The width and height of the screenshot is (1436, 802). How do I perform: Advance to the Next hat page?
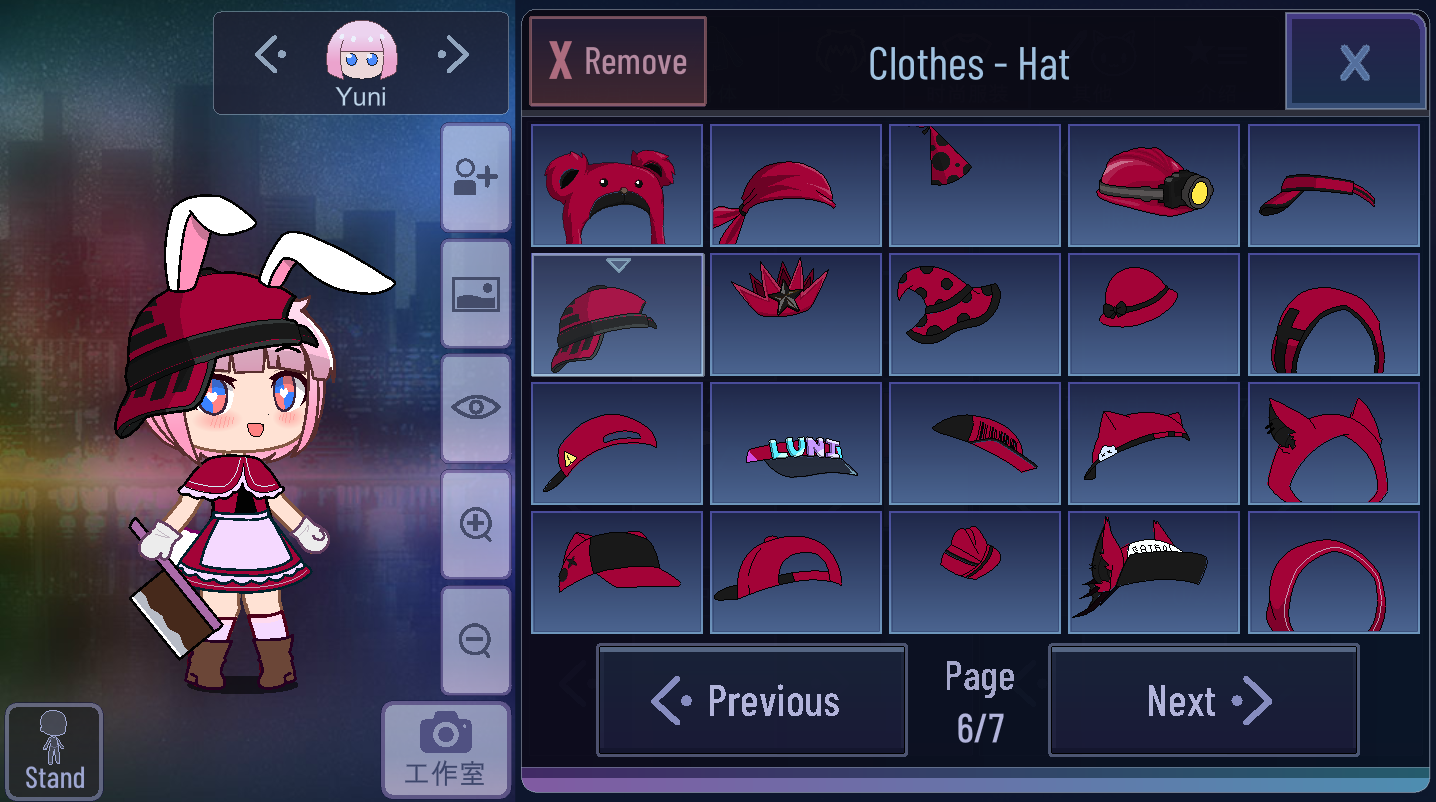click(1203, 700)
